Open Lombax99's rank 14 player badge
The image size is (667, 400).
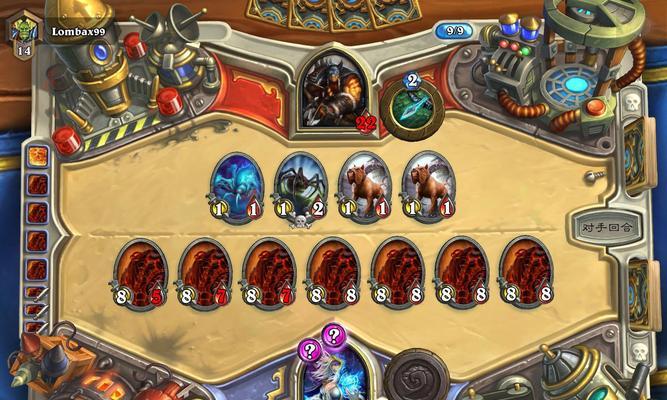(x=25, y=34)
